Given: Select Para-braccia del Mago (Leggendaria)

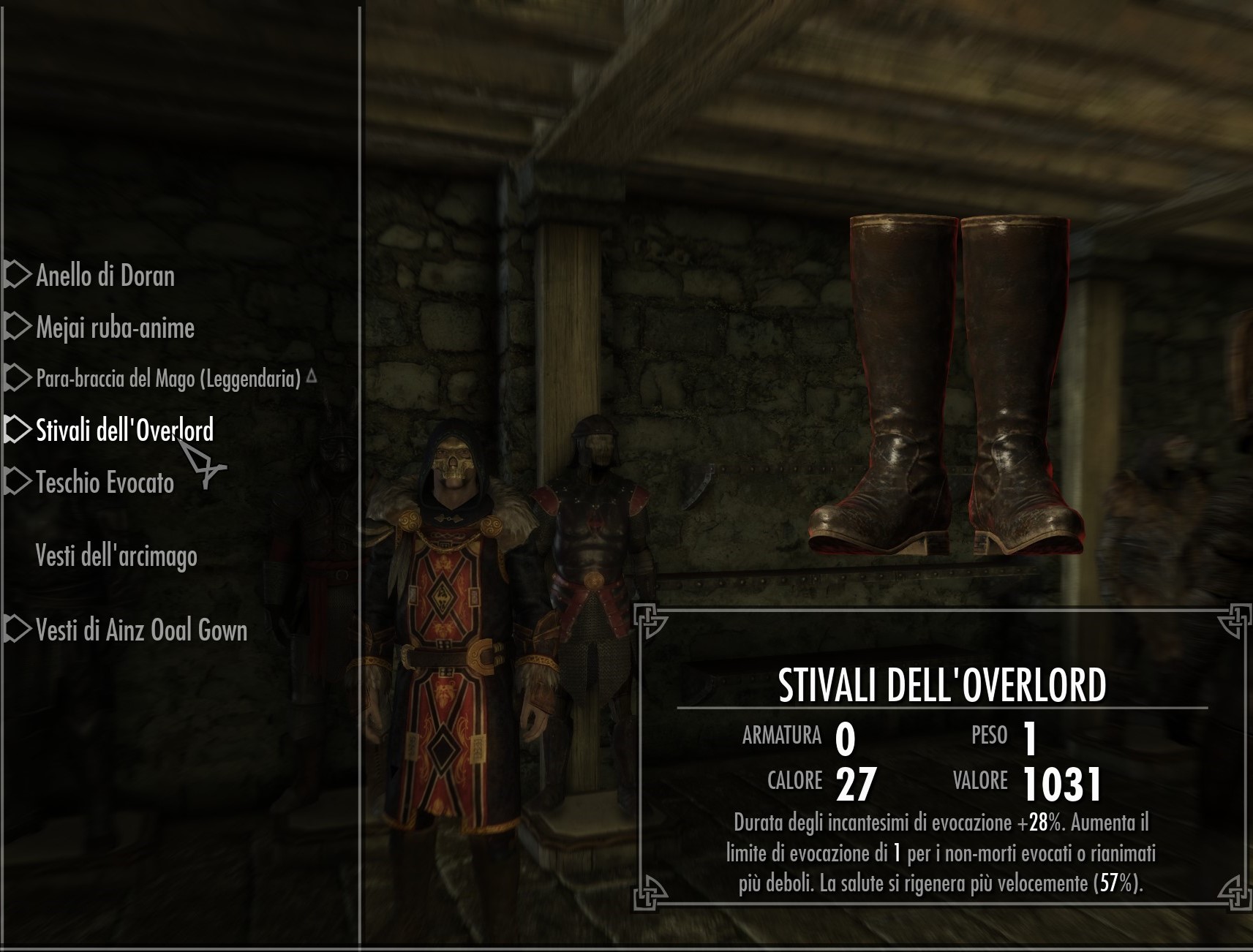Looking at the screenshot, I should pos(168,379).
